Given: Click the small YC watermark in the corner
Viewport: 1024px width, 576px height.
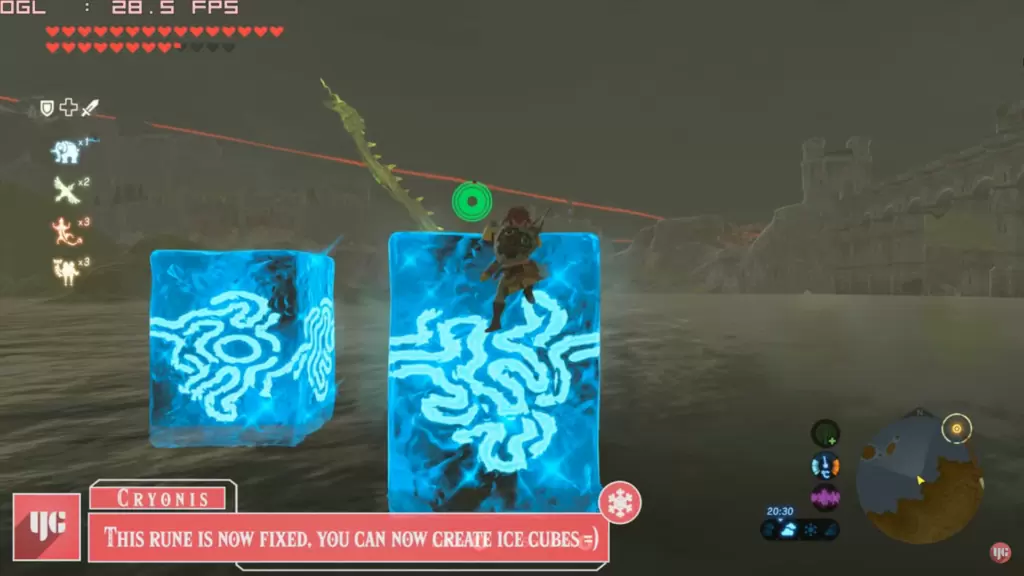Looking at the screenshot, I should 999,552.
